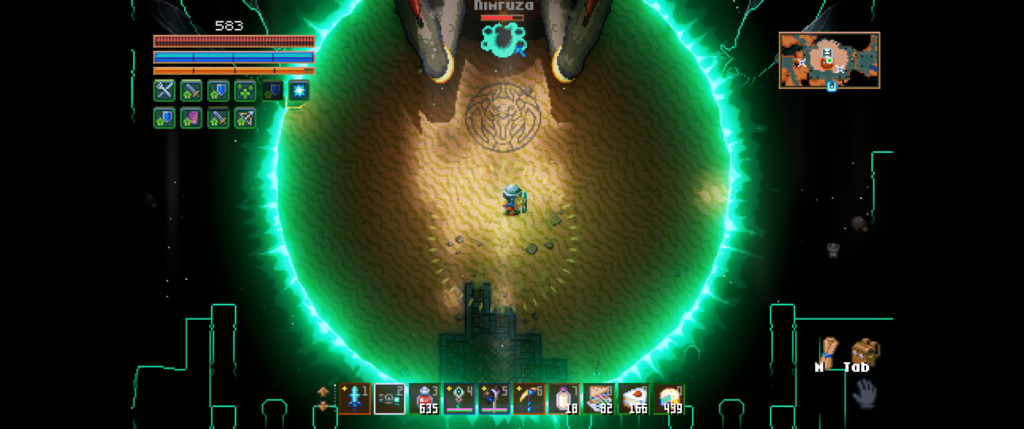The width and height of the screenshot is (1024, 429).
Task: Select the dark staff in hotbar slot 5
Action: click(495, 399)
